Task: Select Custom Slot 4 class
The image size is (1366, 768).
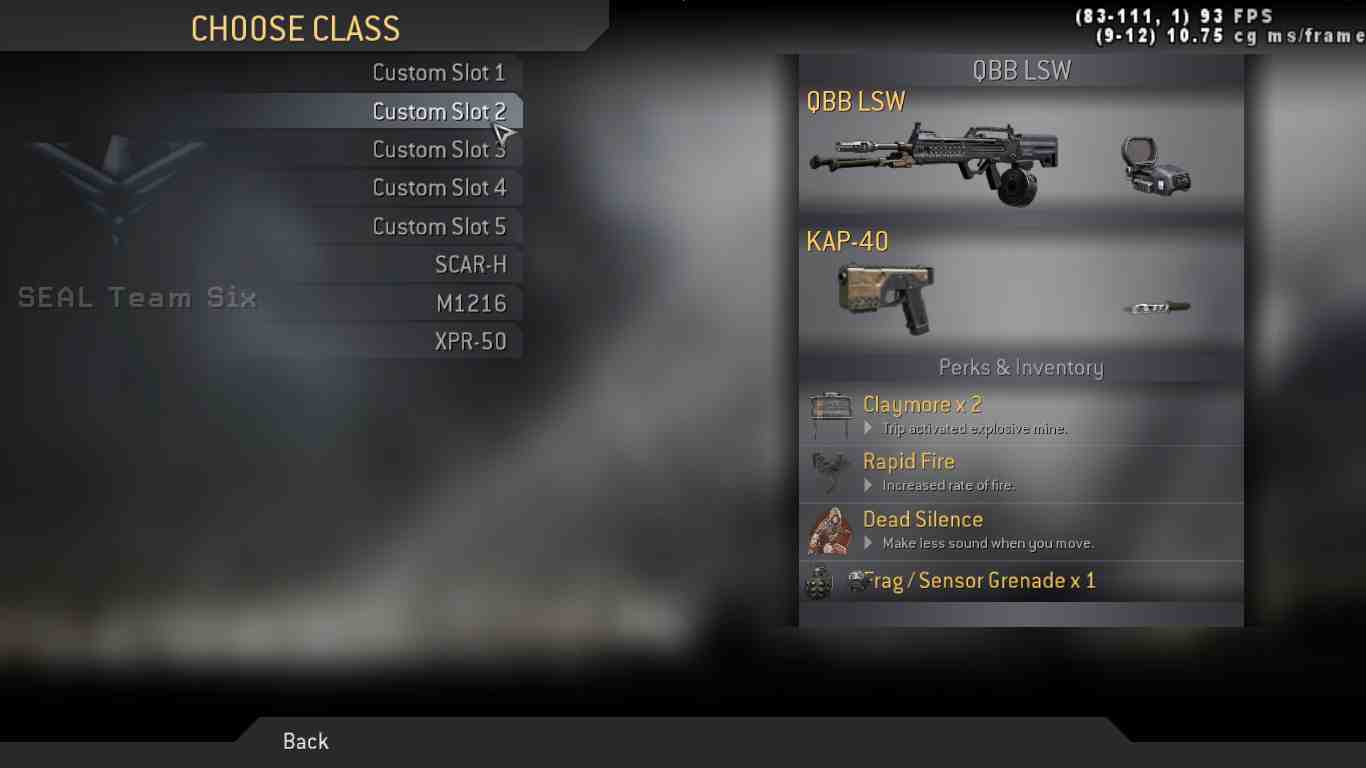Action: click(438, 188)
